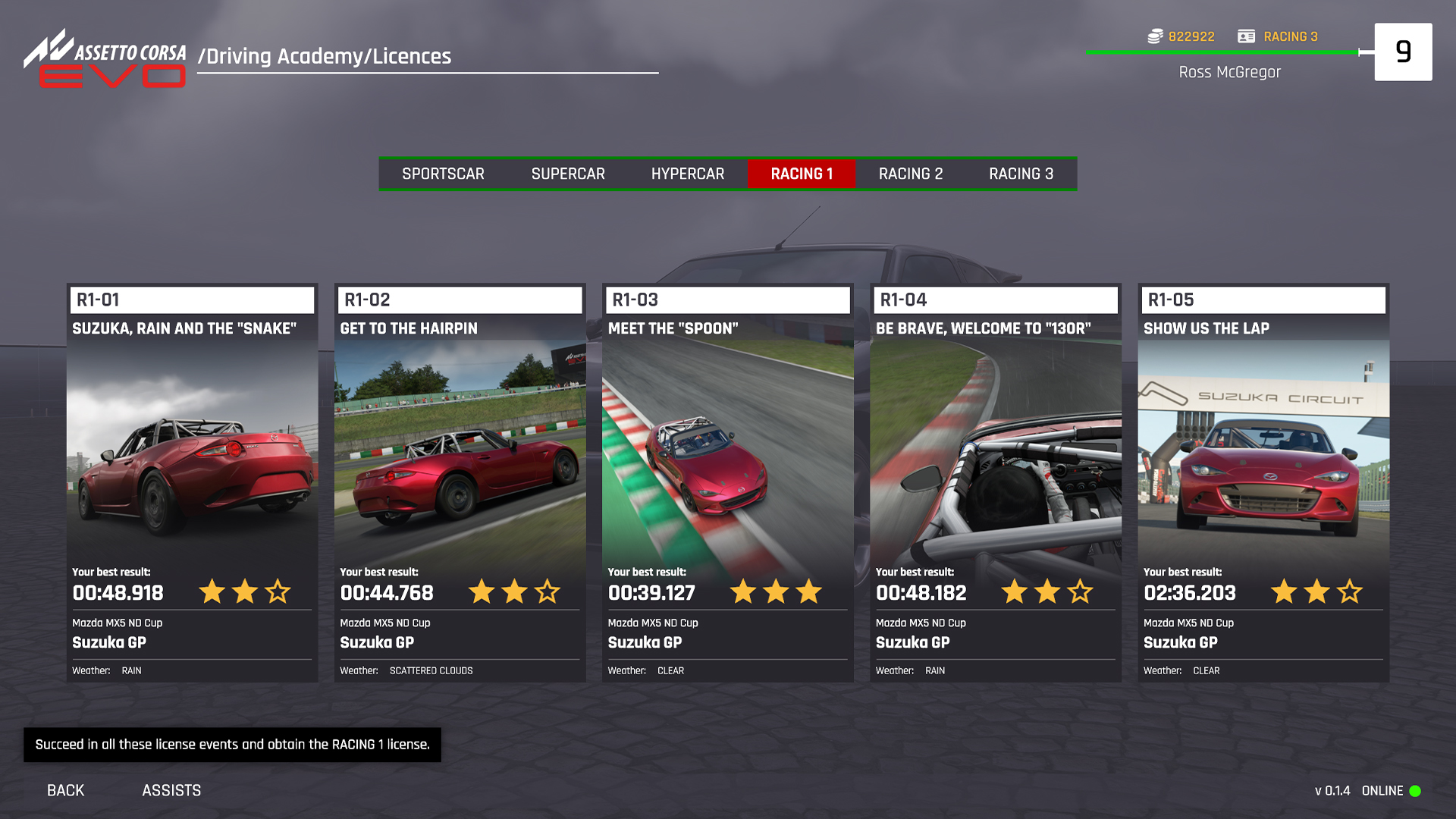Switch to the SUPERCAR tab
This screenshot has width=1456, height=819.
coord(568,173)
